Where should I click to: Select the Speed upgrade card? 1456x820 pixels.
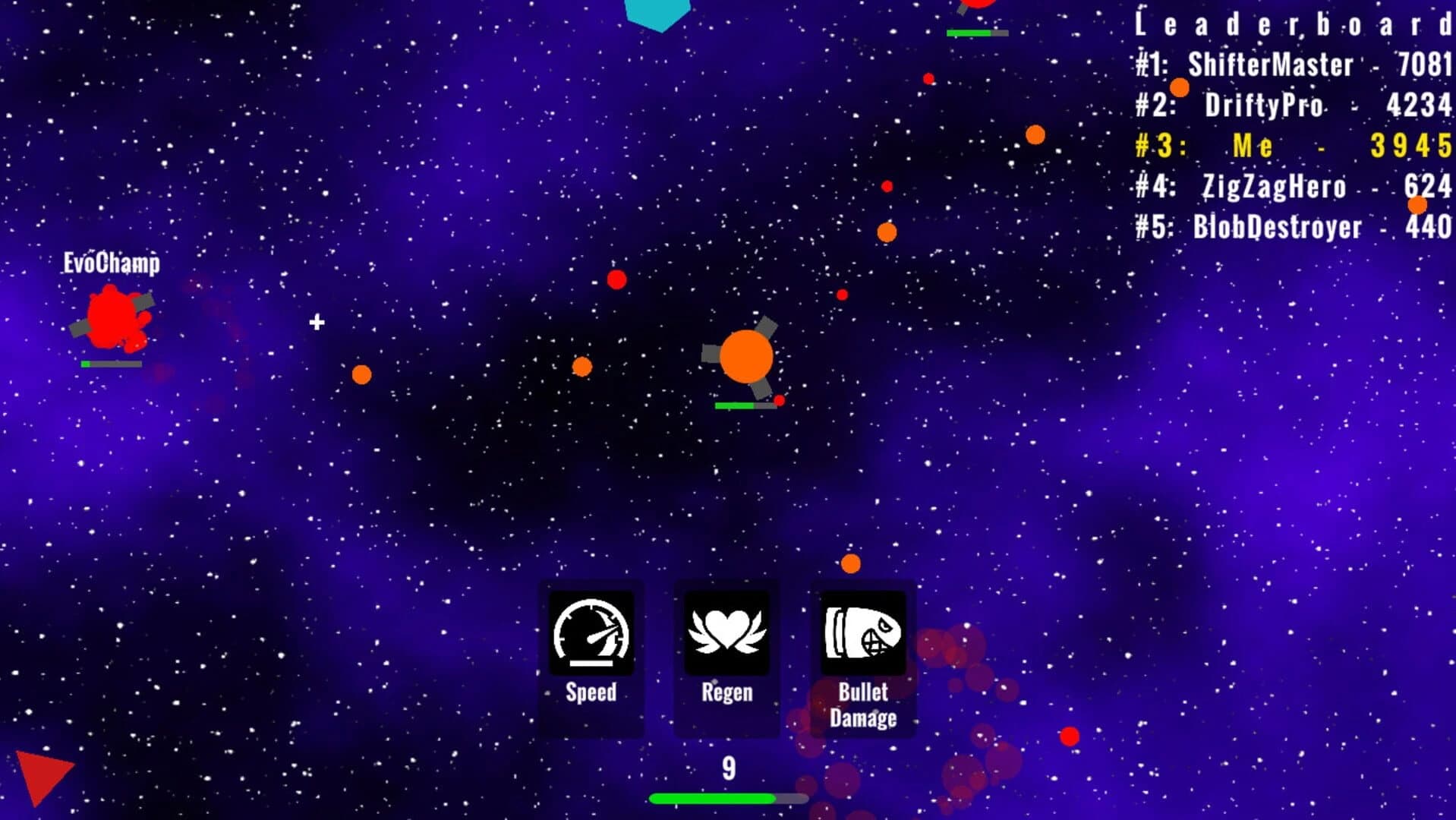[x=591, y=657]
